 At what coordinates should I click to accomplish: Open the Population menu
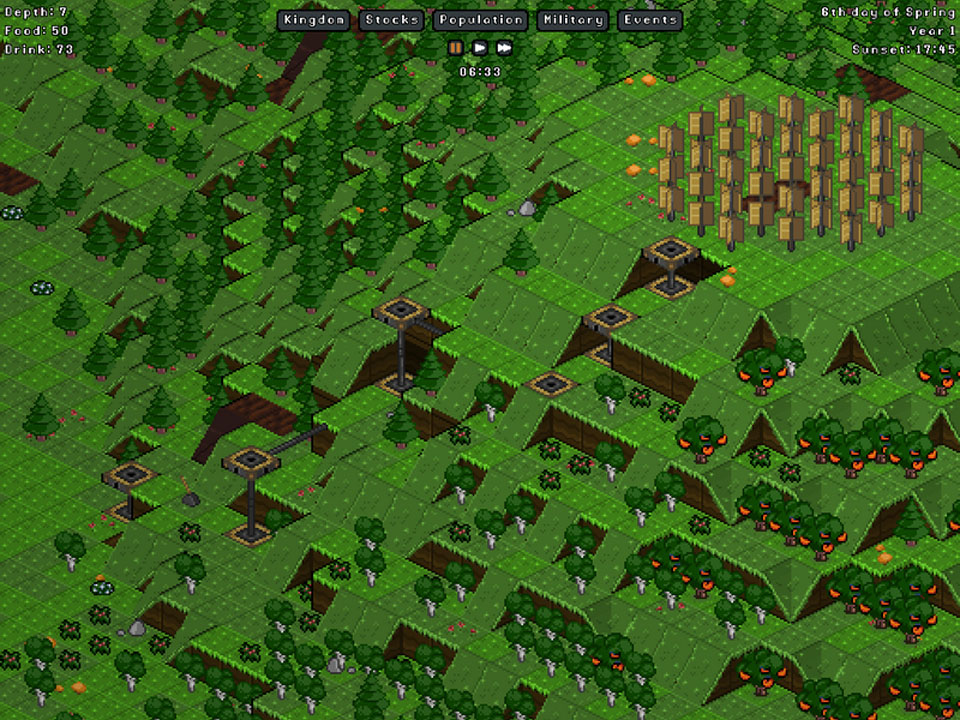tap(481, 20)
